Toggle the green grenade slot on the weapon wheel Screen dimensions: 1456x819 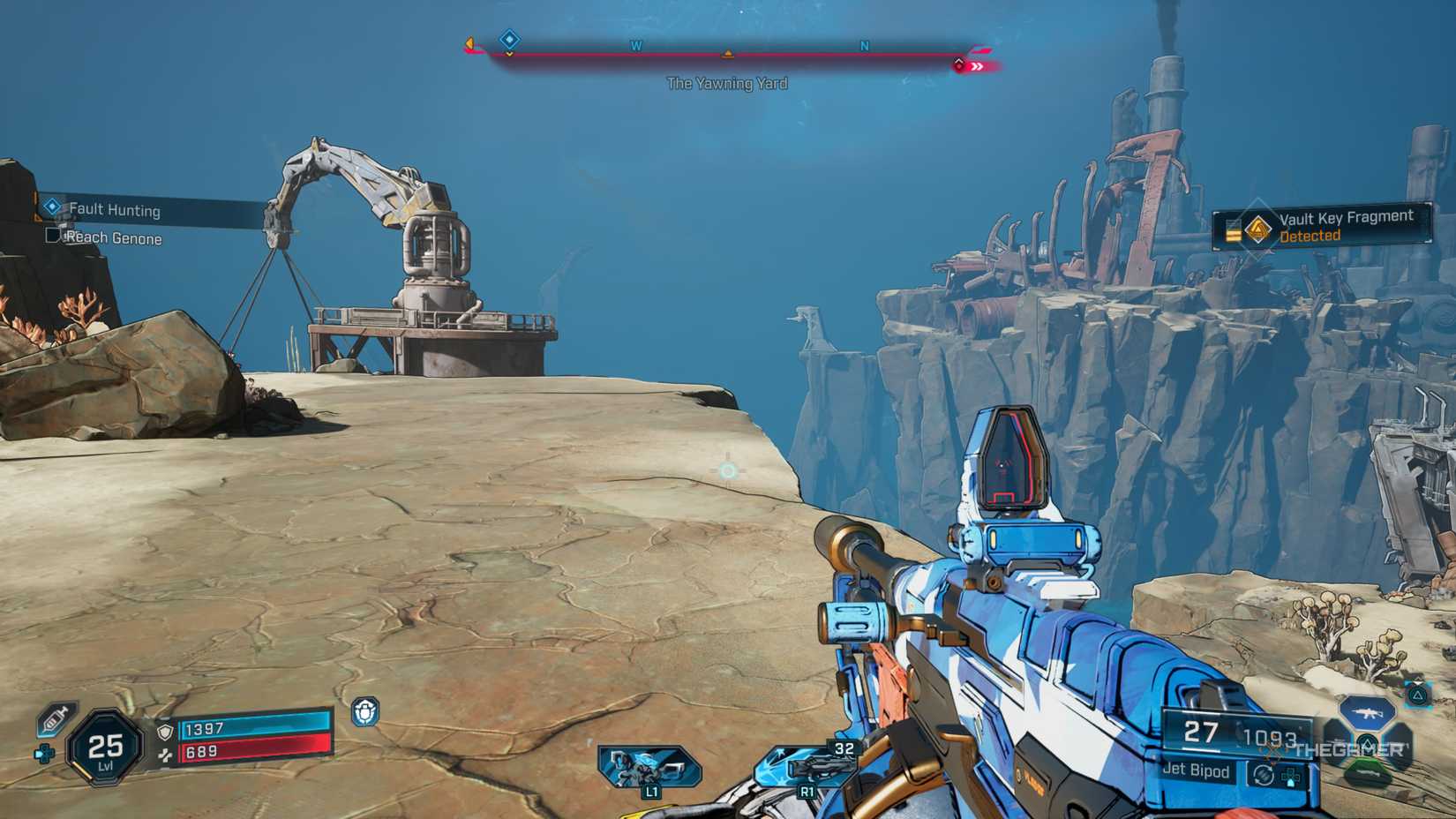1368,772
